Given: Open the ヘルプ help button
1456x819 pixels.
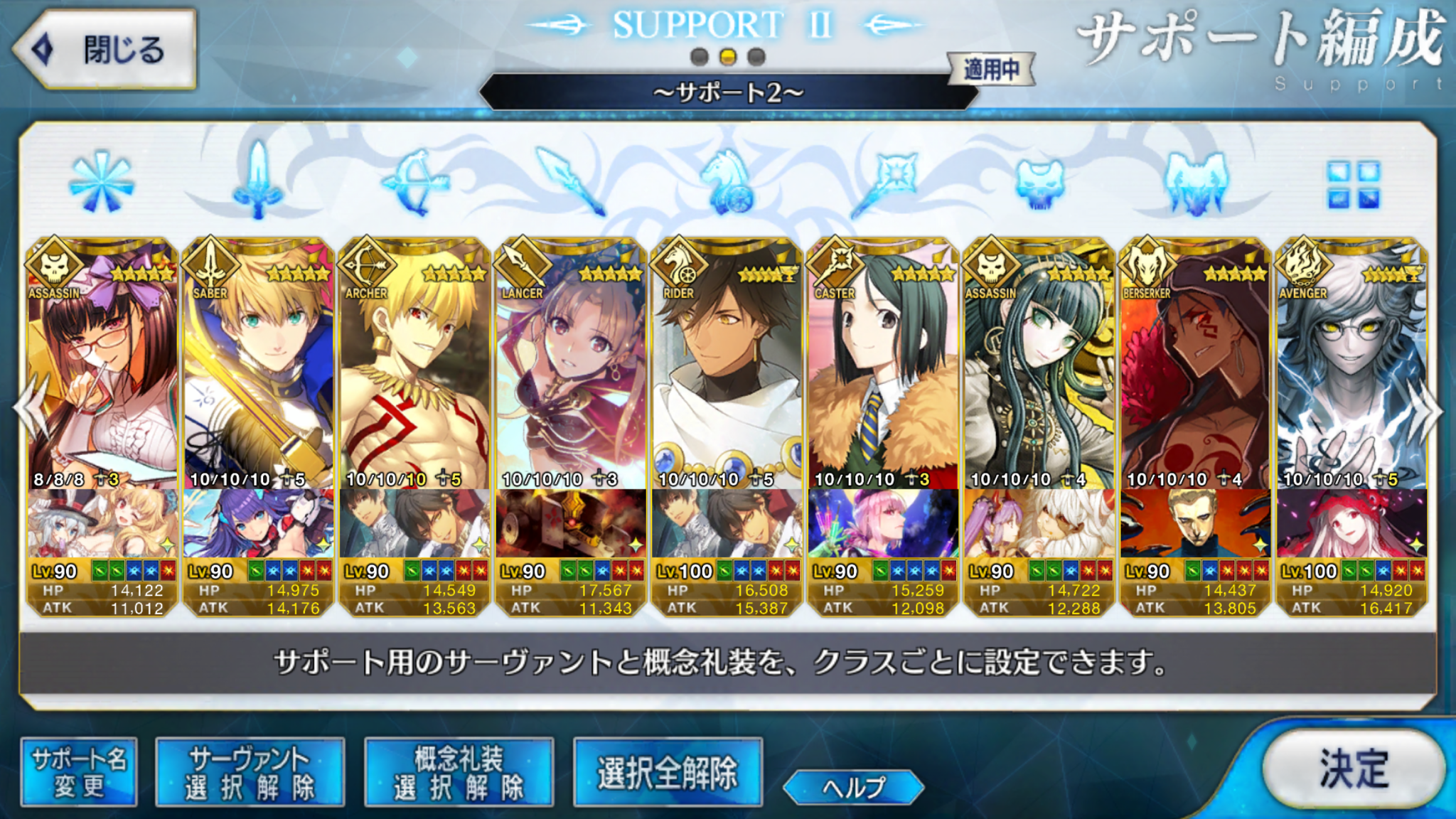Looking at the screenshot, I should (x=853, y=787).
